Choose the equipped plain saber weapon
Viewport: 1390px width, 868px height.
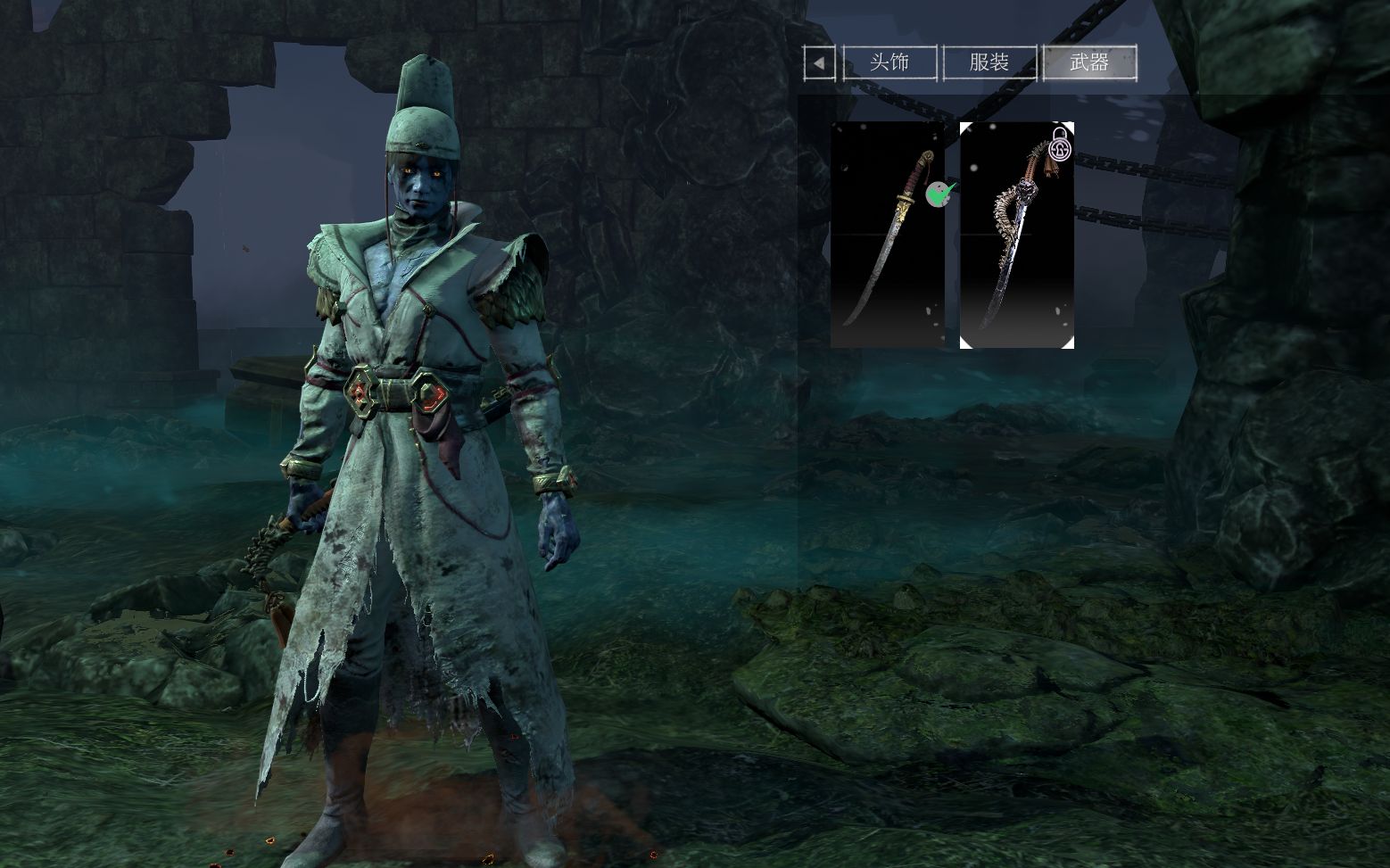point(887,235)
